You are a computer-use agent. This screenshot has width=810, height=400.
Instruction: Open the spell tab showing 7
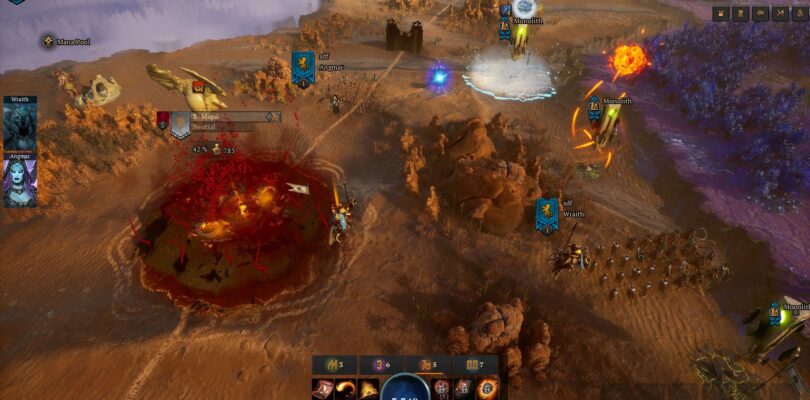point(474,366)
